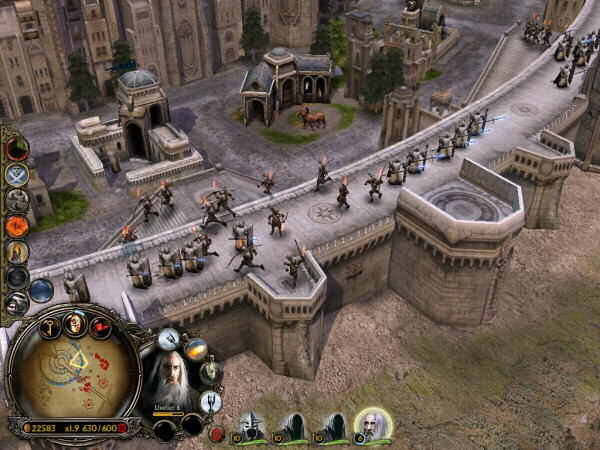600x450 pixels.
Task: Click the red stance button near portrait
Action: click(216, 433)
